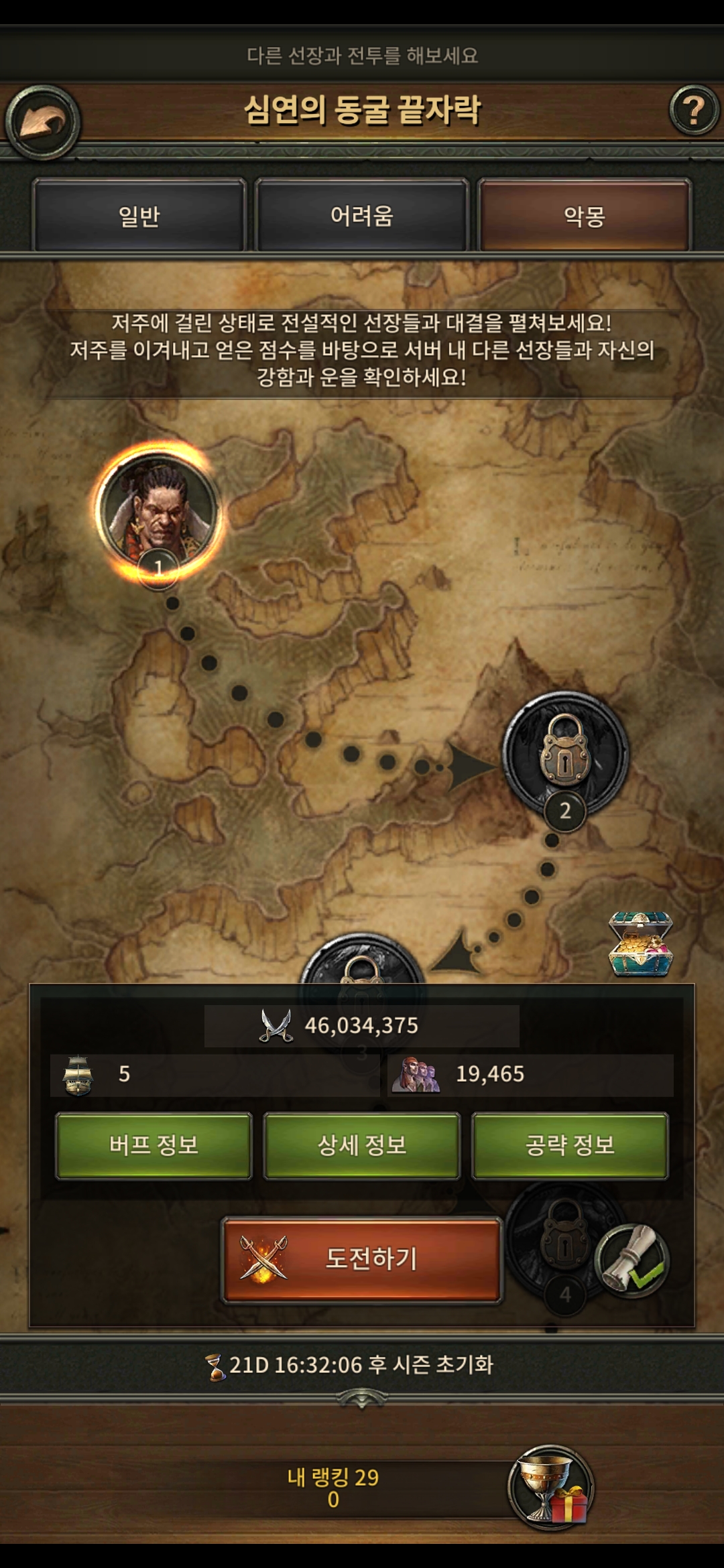Go back using the arrow button
The image size is (724, 1568).
(42, 123)
